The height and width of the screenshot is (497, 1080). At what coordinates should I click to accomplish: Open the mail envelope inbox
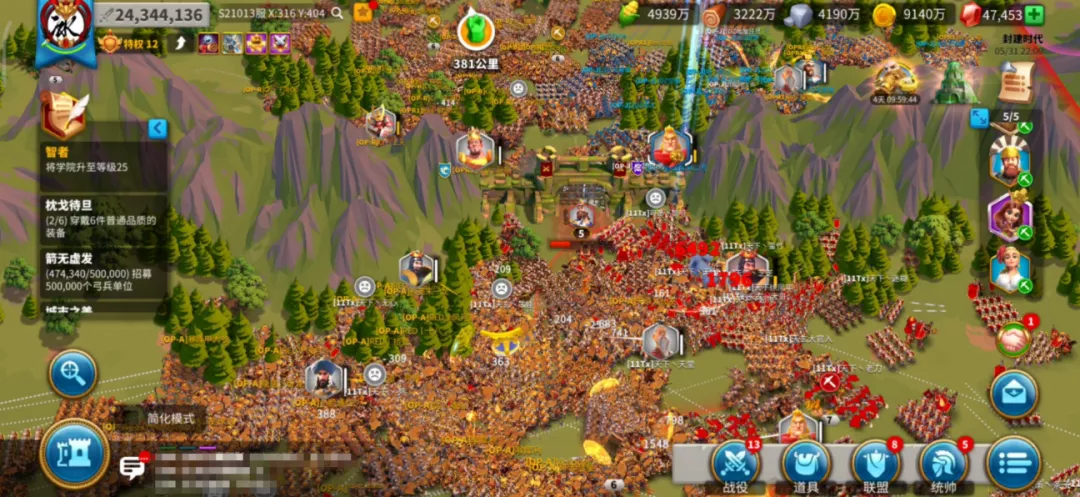pos(1013,391)
